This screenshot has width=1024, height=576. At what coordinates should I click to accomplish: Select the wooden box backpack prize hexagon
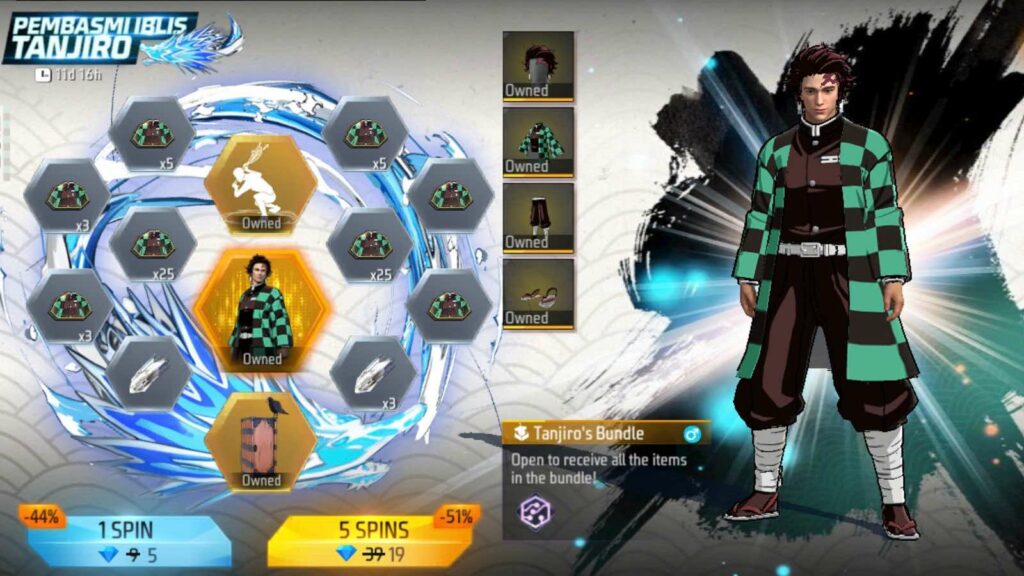(261, 441)
